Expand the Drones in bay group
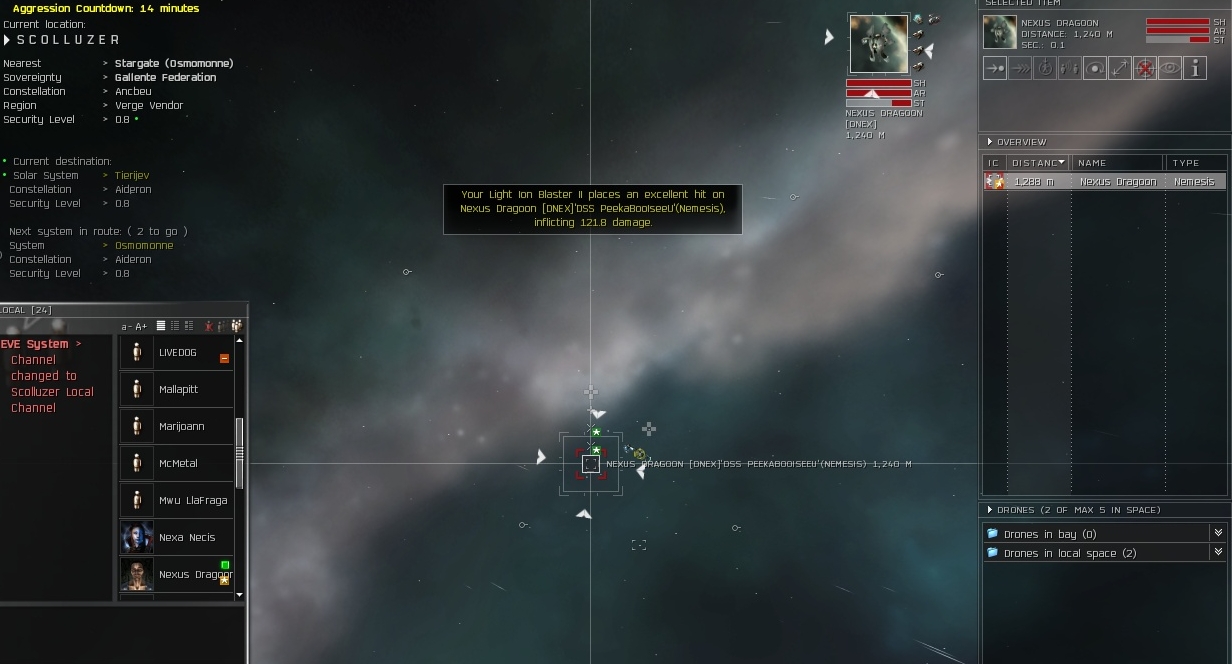The width and height of the screenshot is (1232, 664). tap(1218, 534)
